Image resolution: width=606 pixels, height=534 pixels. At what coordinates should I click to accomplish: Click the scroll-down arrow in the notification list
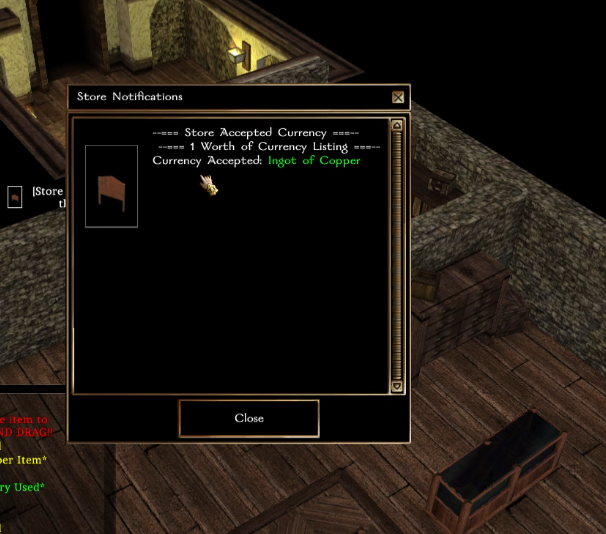397,386
